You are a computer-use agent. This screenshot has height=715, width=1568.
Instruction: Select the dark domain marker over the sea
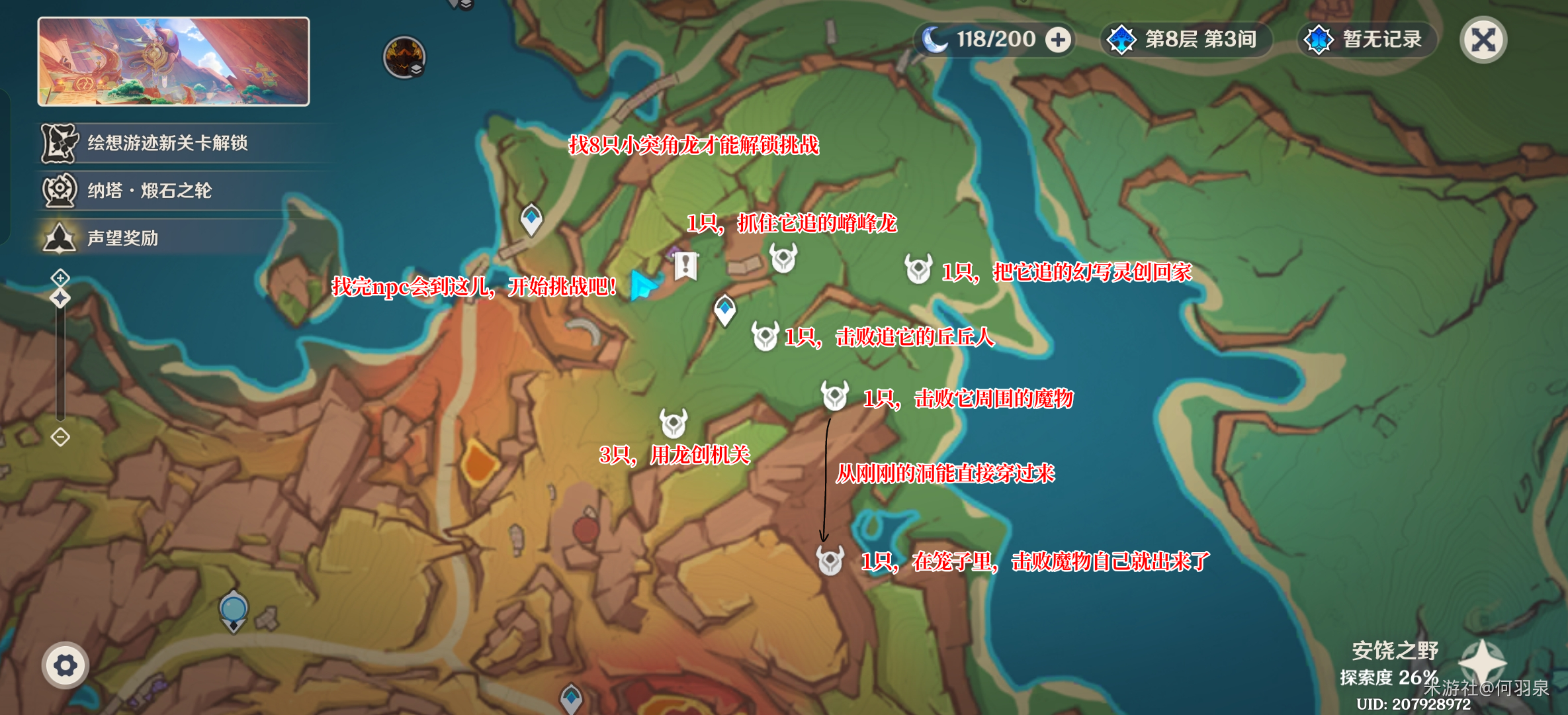click(x=404, y=57)
